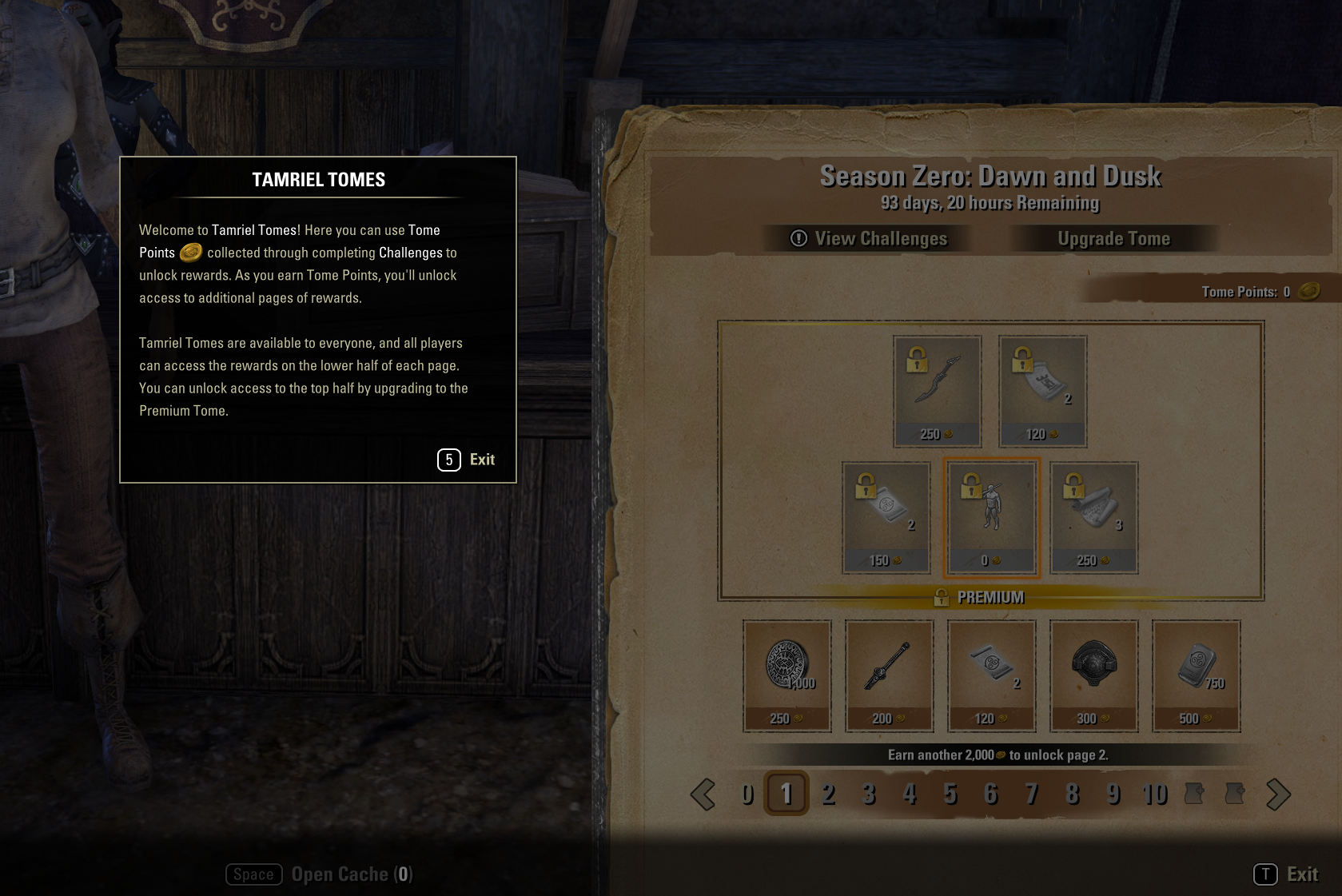Viewport: 1342px width, 896px height.
Task: Click the Upgrade Tome button
Action: point(1113,238)
